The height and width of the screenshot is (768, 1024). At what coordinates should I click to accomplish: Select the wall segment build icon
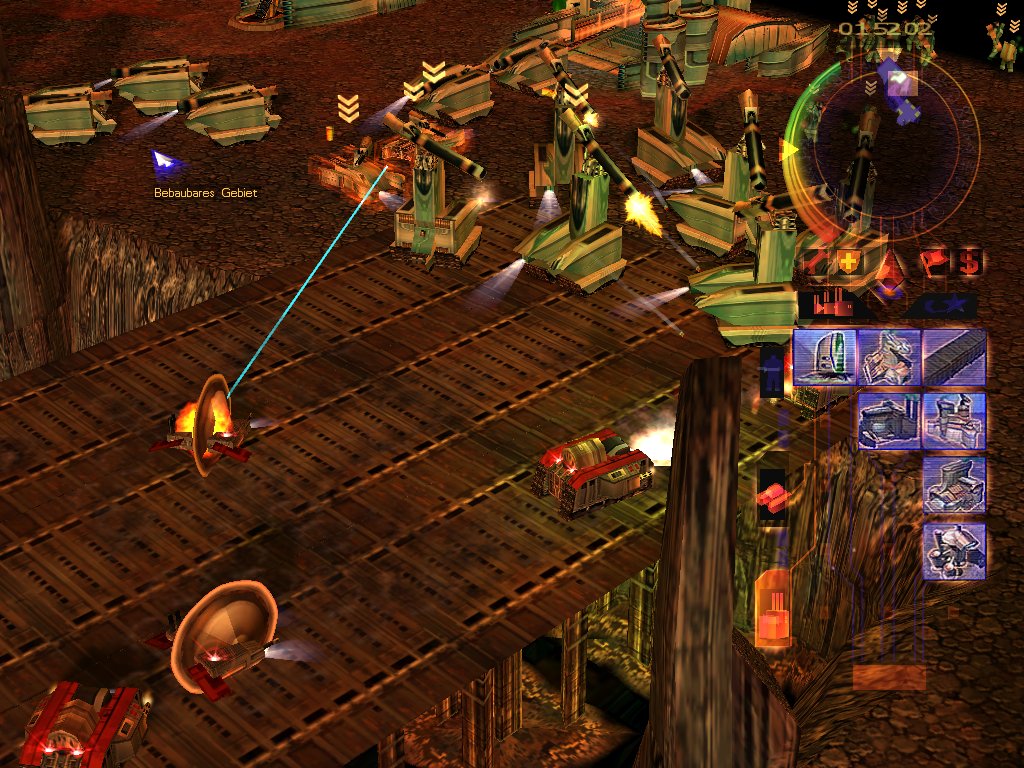coord(954,357)
